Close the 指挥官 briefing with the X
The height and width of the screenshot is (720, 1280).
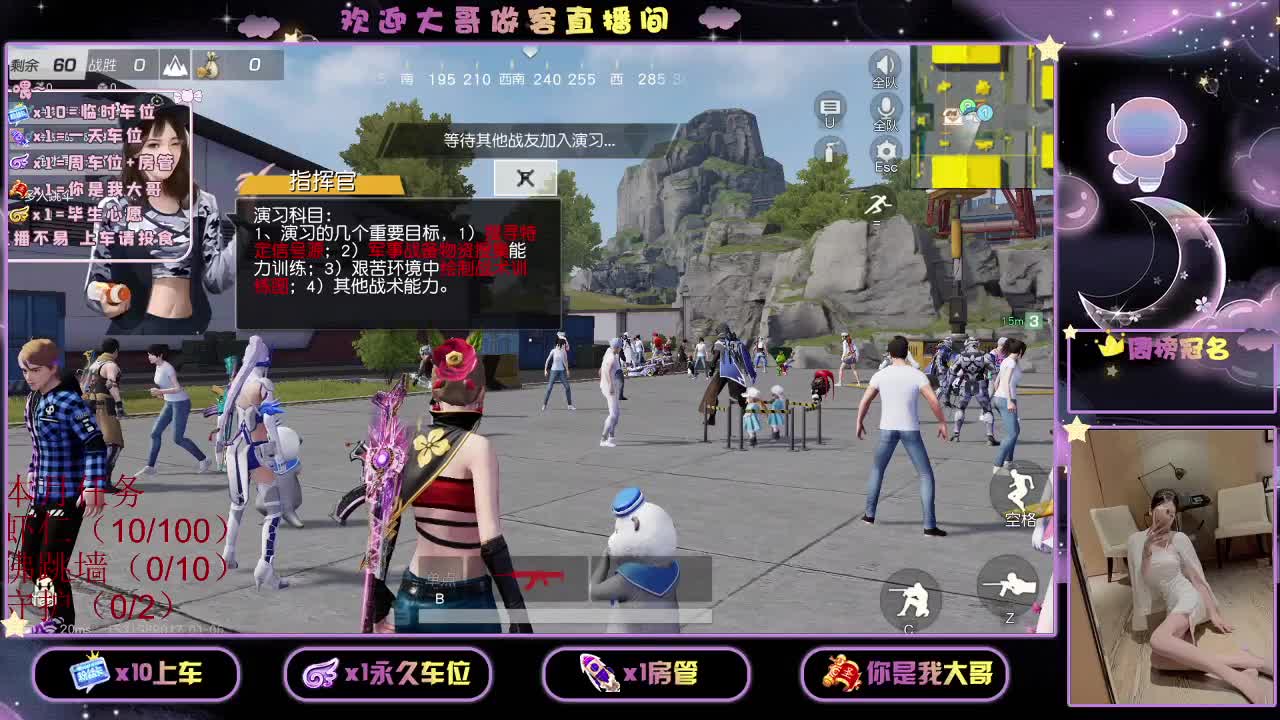click(x=524, y=179)
